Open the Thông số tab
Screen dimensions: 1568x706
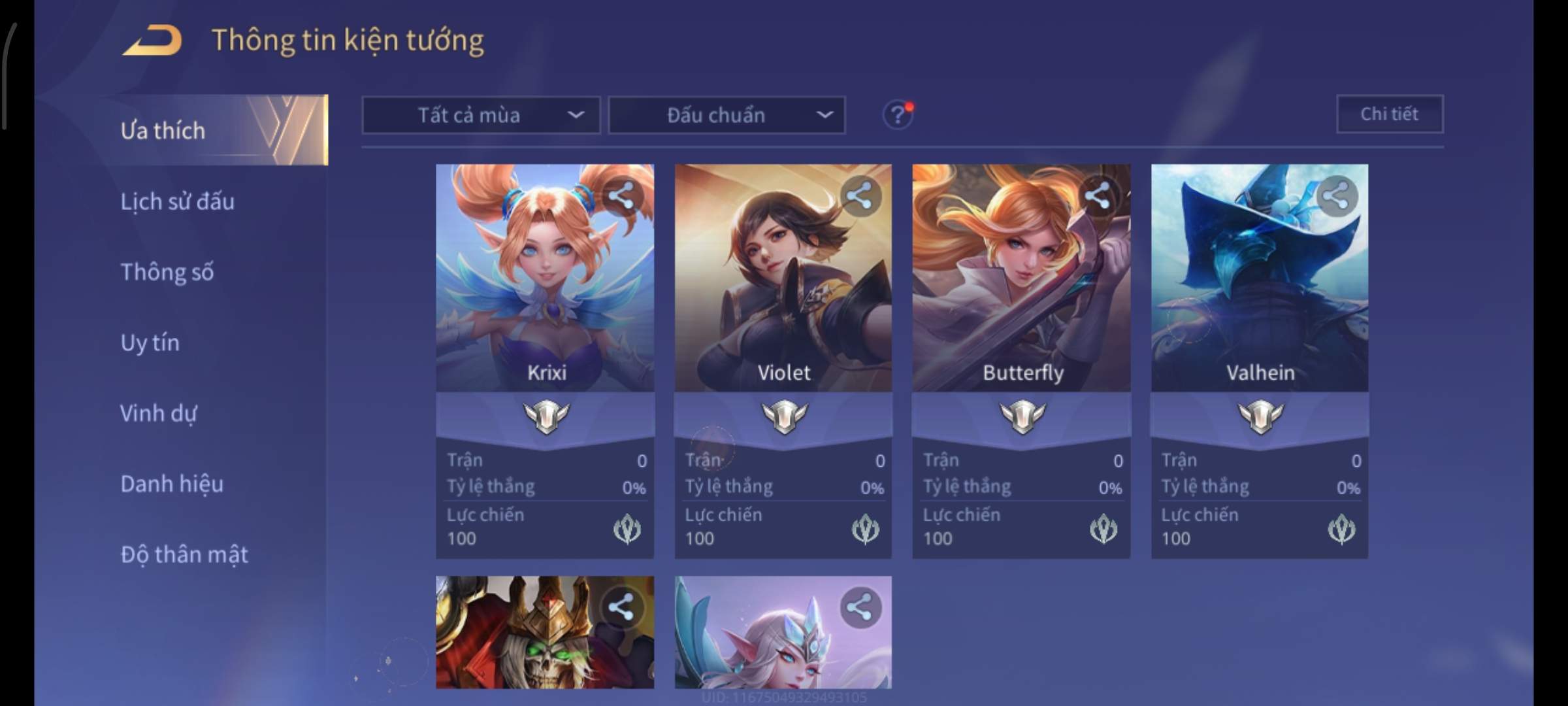pos(167,272)
